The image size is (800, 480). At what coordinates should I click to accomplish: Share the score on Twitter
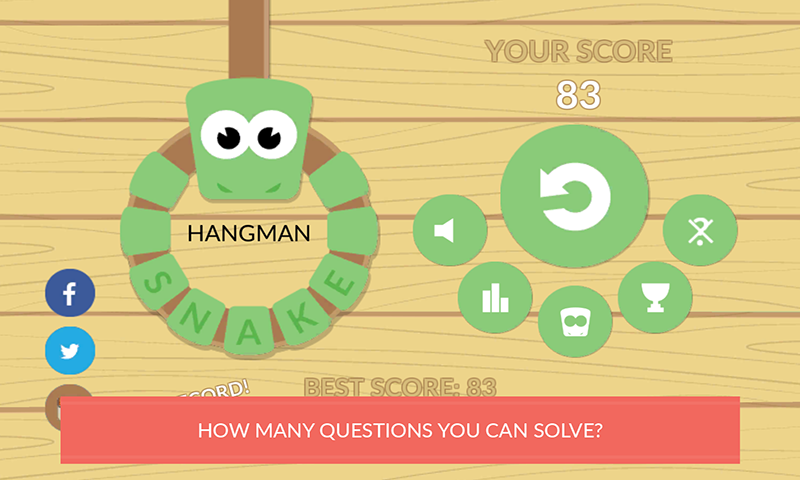70,351
